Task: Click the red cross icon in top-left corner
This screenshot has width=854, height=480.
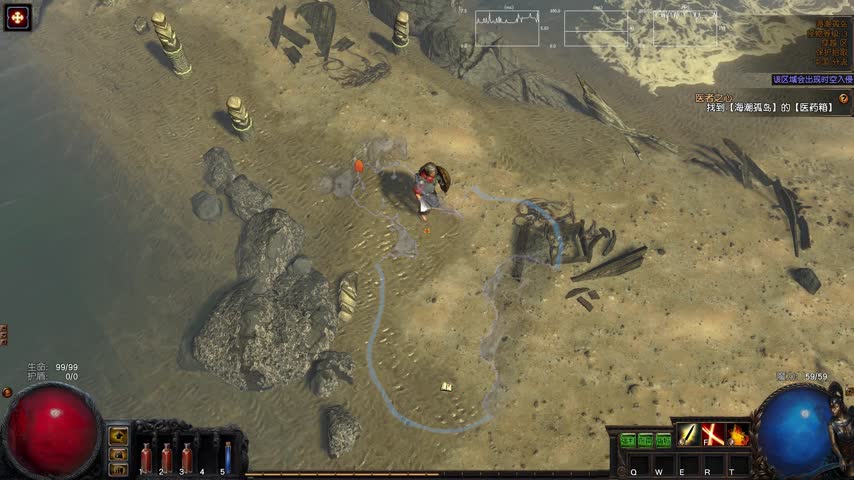Action: tap(18, 17)
